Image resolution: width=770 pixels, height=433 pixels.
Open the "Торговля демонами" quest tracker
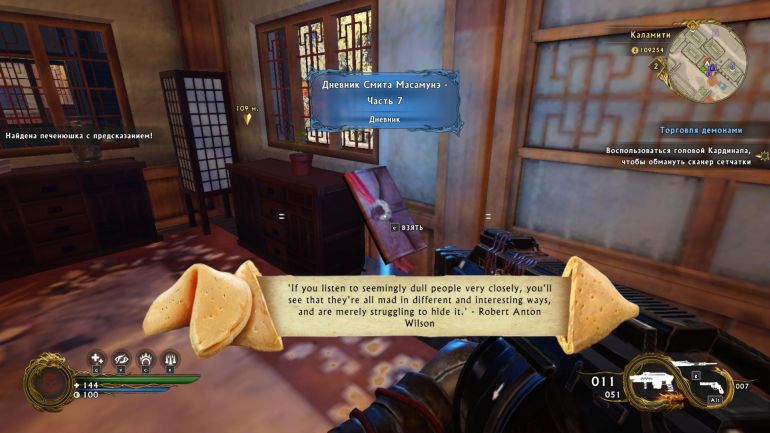coord(701,130)
